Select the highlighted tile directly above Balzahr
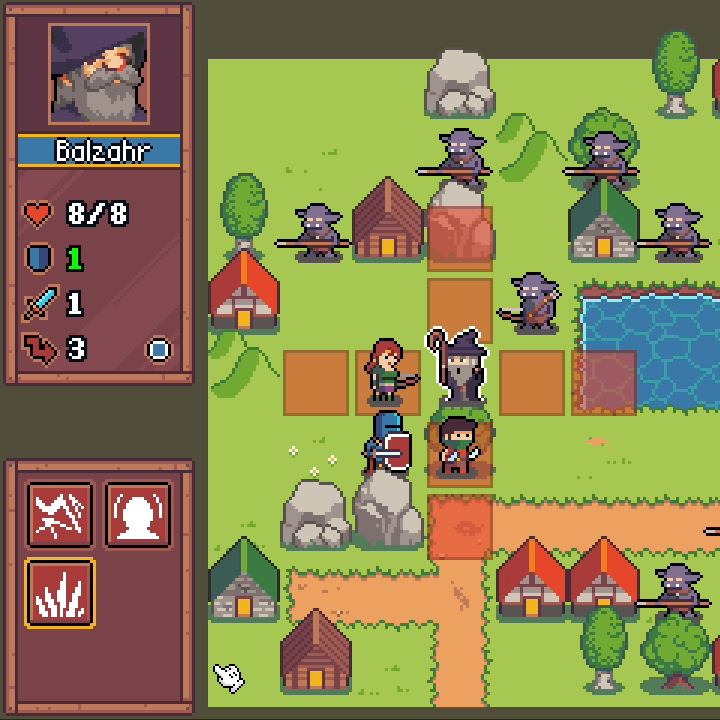720x720 pixels. click(460, 310)
